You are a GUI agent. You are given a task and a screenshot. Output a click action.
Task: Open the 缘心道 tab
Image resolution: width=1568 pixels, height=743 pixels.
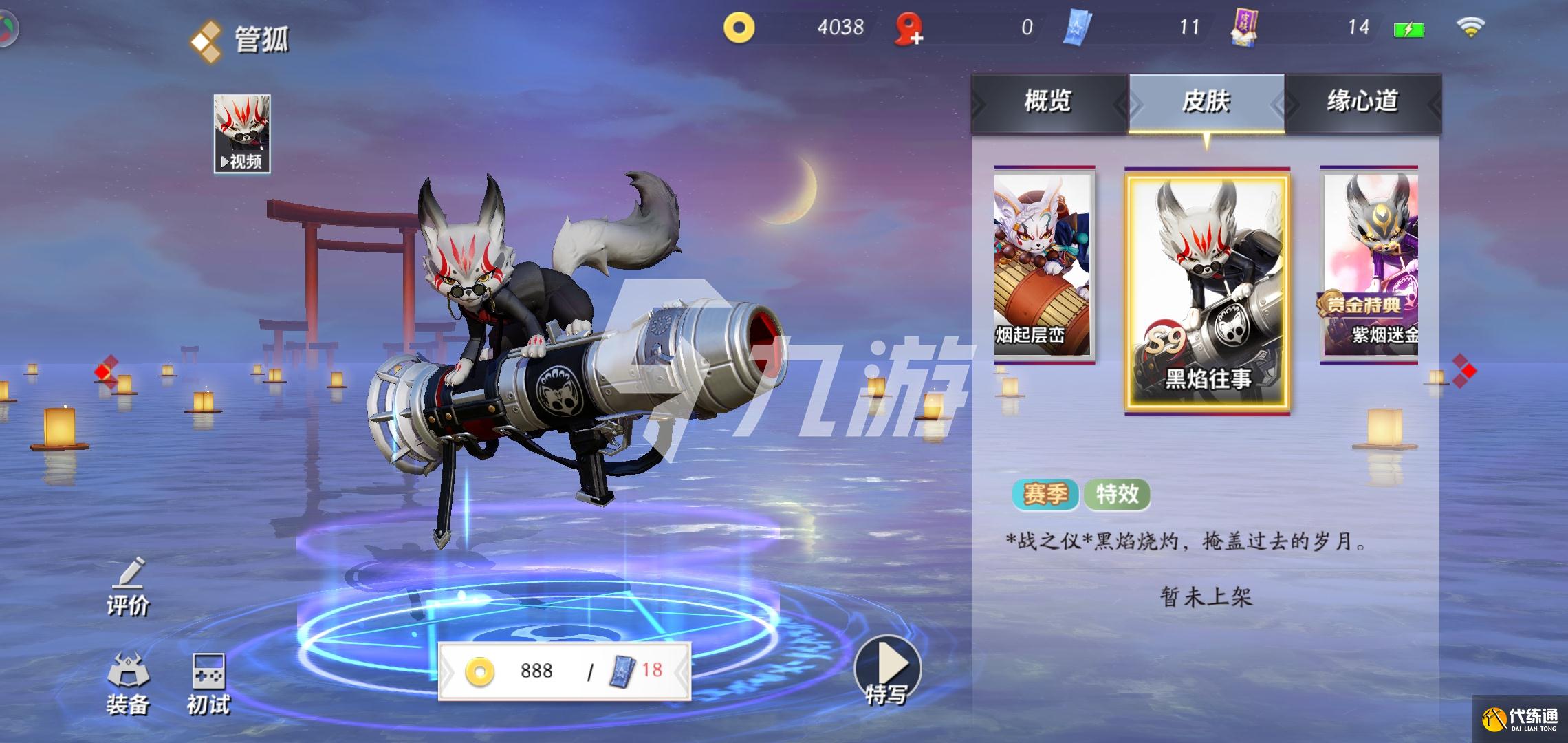click(1362, 103)
